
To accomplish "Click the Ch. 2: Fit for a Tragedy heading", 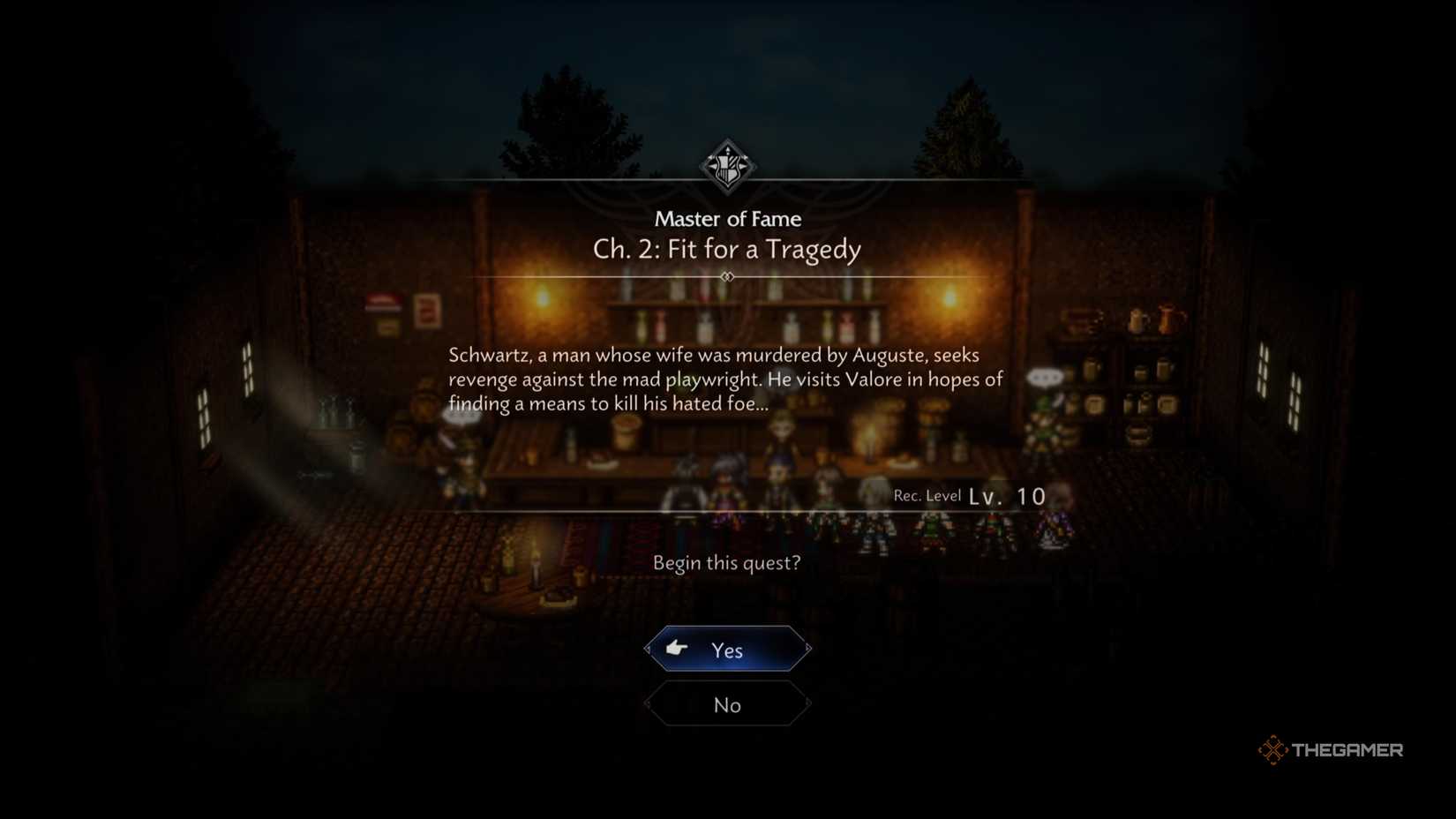I will click(727, 250).
